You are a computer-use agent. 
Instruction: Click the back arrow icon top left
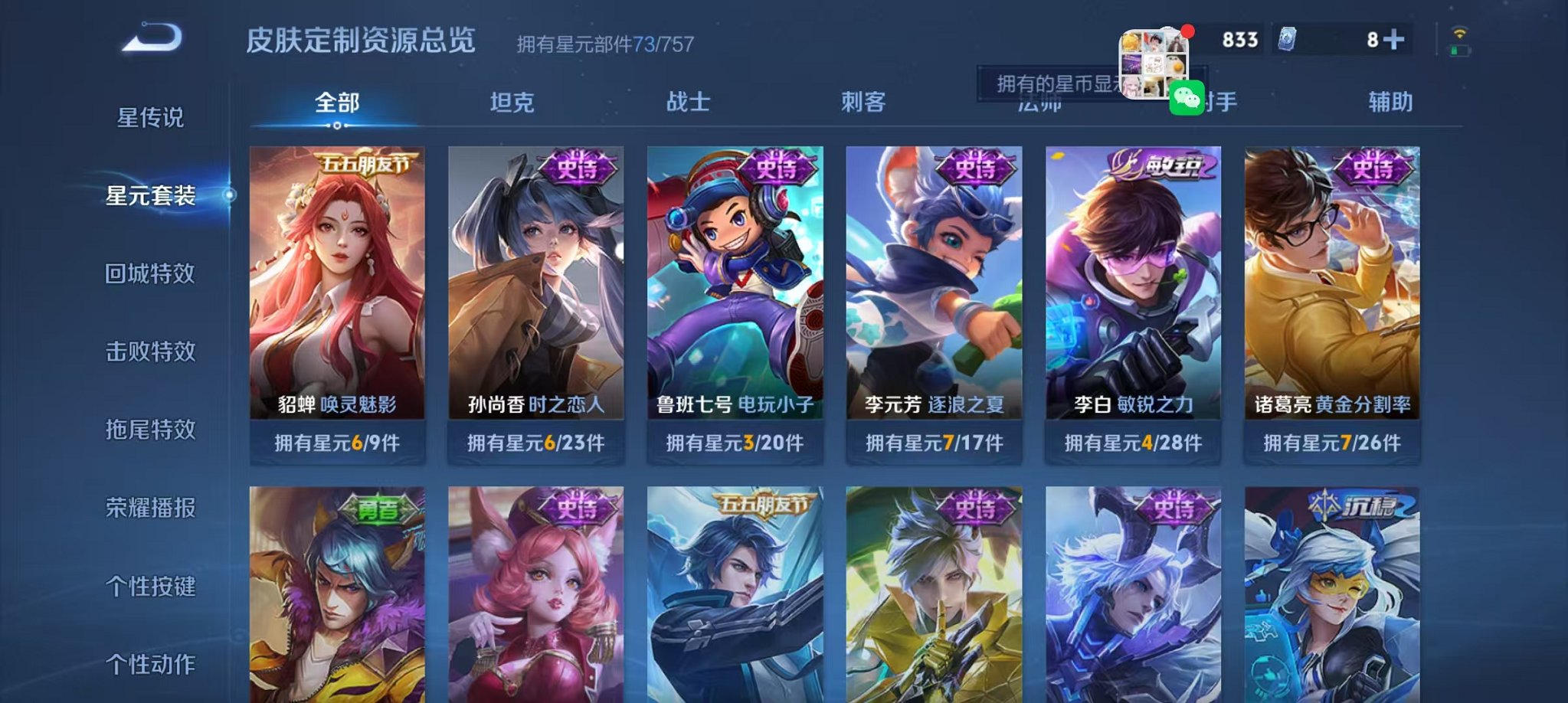150,38
